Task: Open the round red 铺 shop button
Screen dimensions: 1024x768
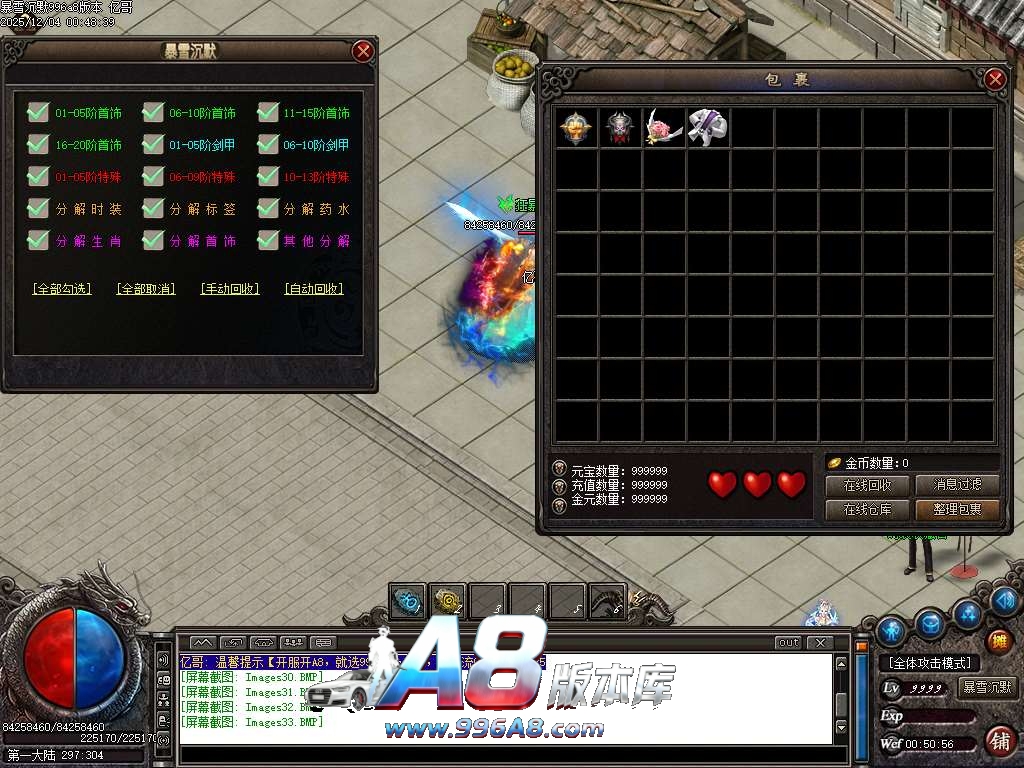Action: tap(998, 741)
